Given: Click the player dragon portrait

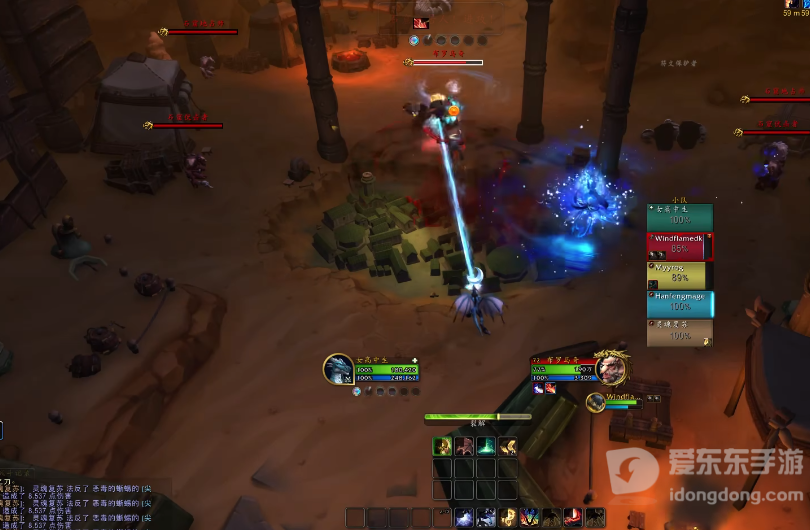Looking at the screenshot, I should [x=338, y=369].
